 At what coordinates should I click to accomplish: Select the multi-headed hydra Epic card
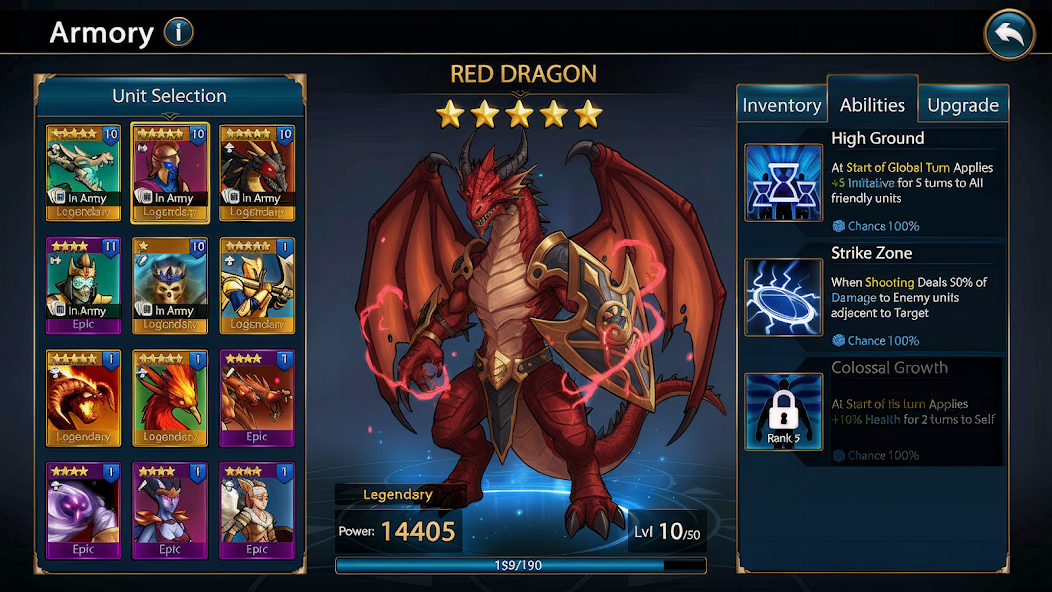[257, 397]
